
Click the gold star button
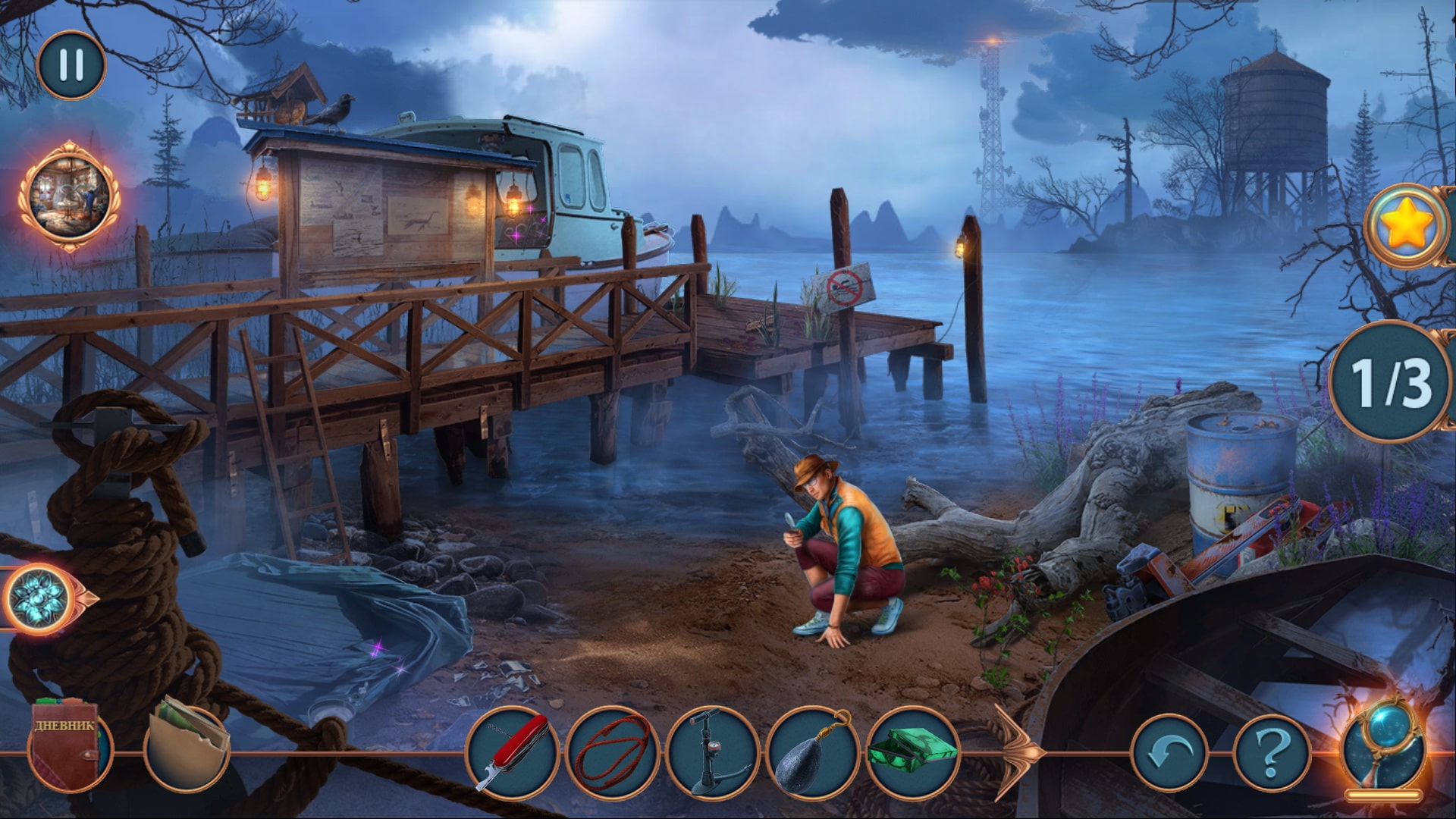(1407, 225)
